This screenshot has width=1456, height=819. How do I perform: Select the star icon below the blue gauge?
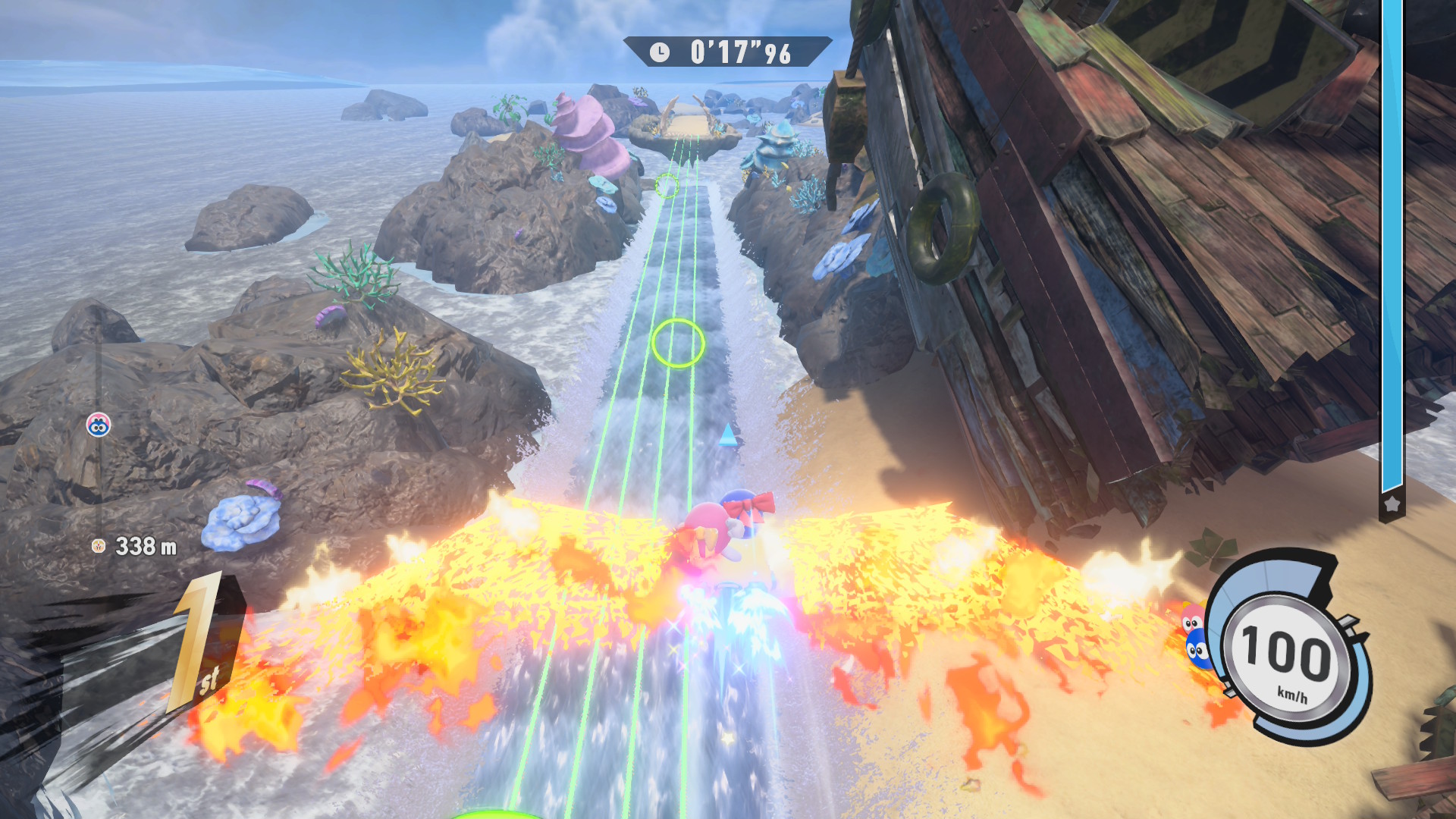pos(1392,504)
